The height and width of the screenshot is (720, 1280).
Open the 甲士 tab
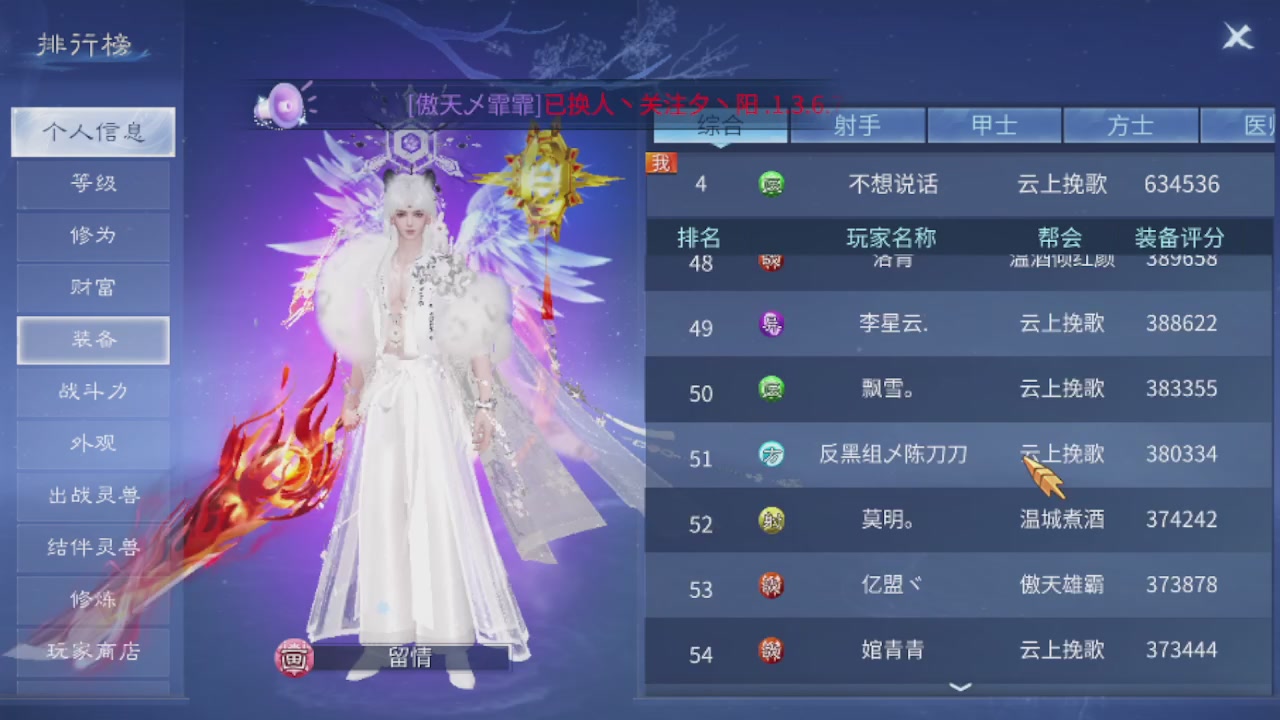tap(995, 125)
